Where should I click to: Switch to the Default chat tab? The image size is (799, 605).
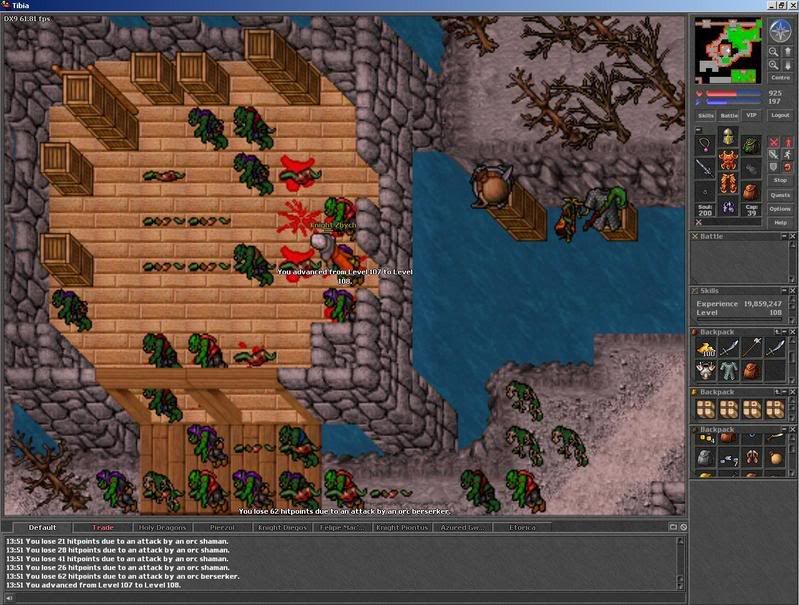(42, 527)
